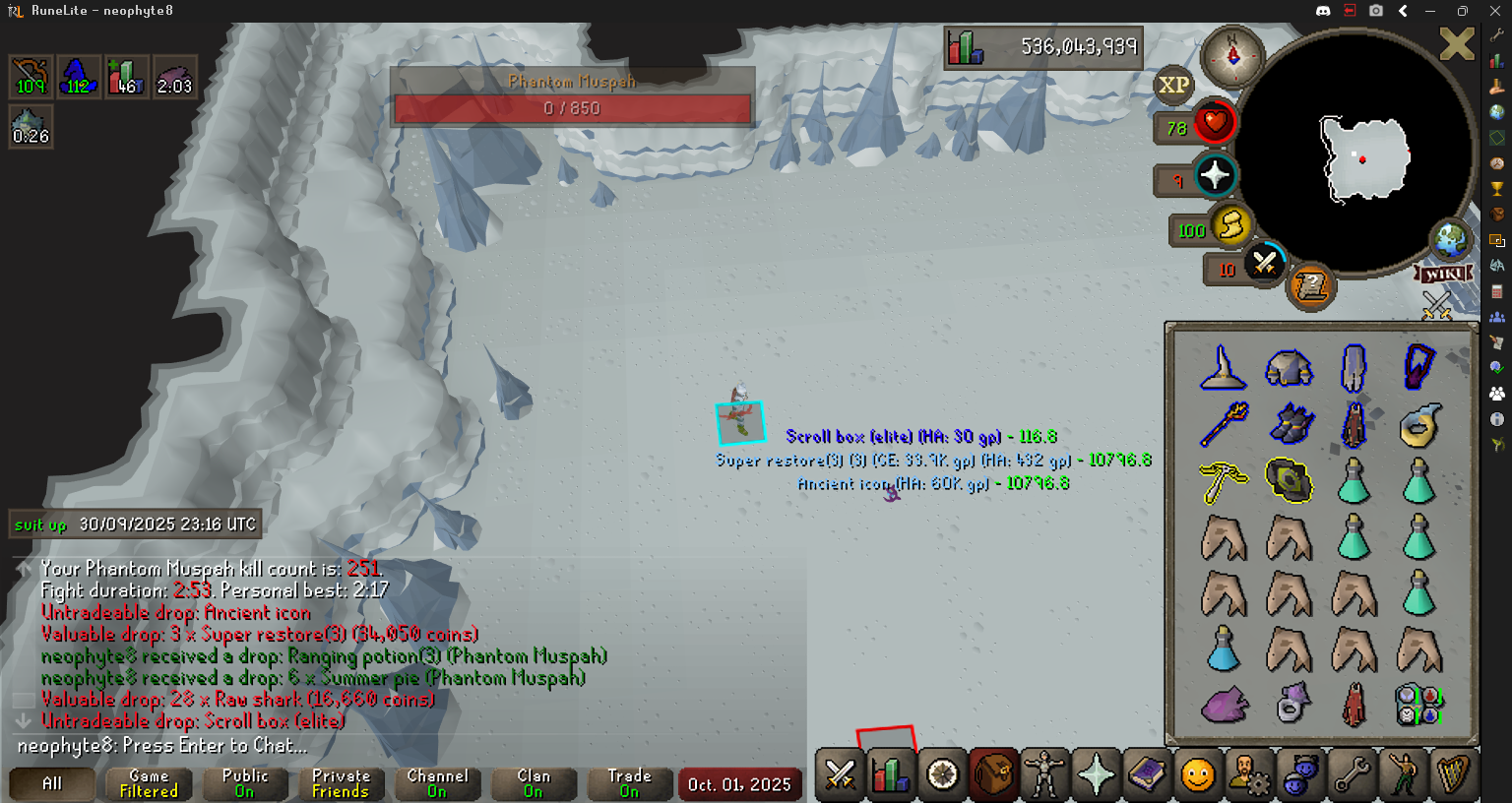Open the Combat Options tab
The height and width of the screenshot is (803, 1512).
tap(840, 775)
